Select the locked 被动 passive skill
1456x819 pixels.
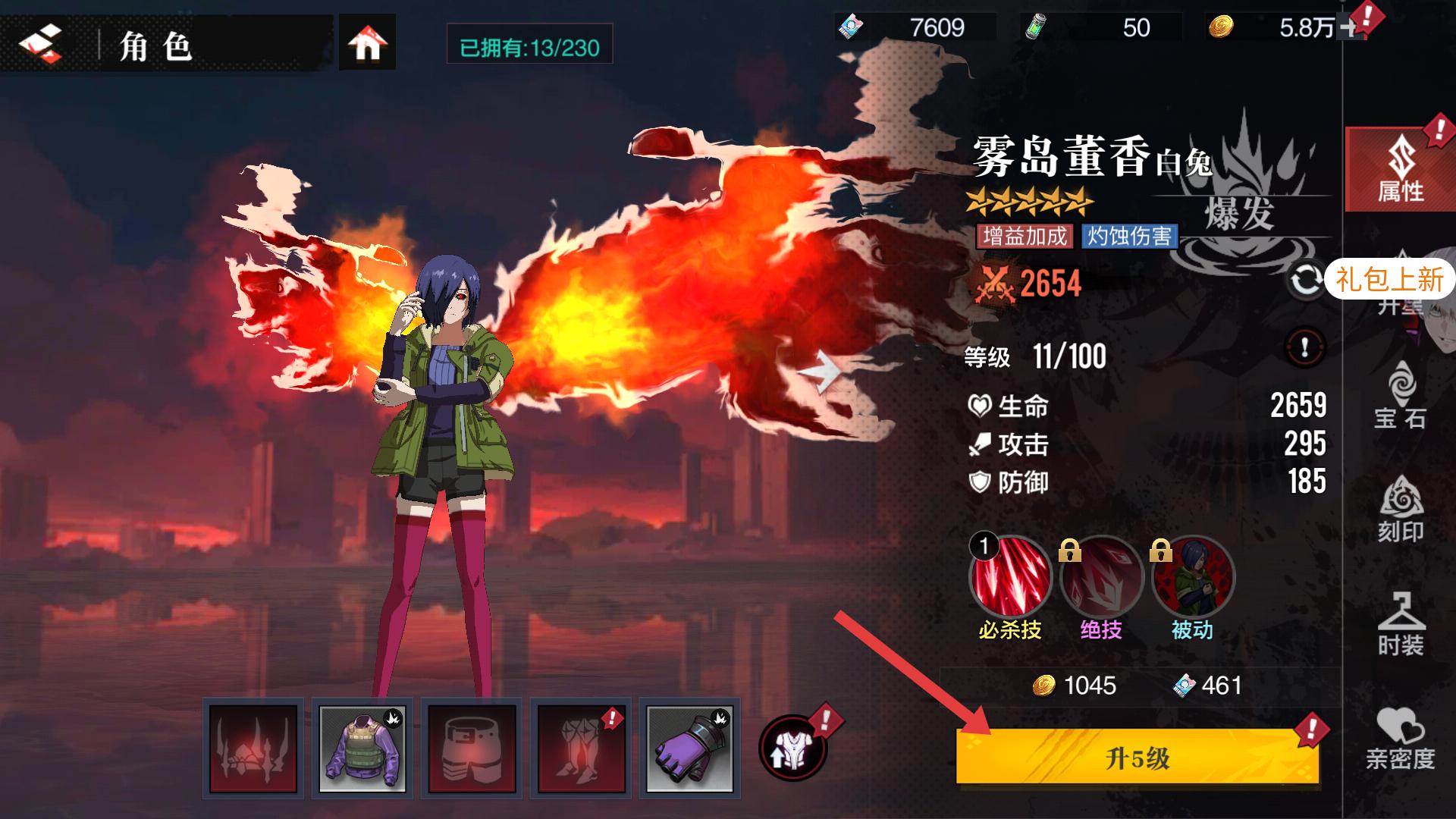point(1192,578)
